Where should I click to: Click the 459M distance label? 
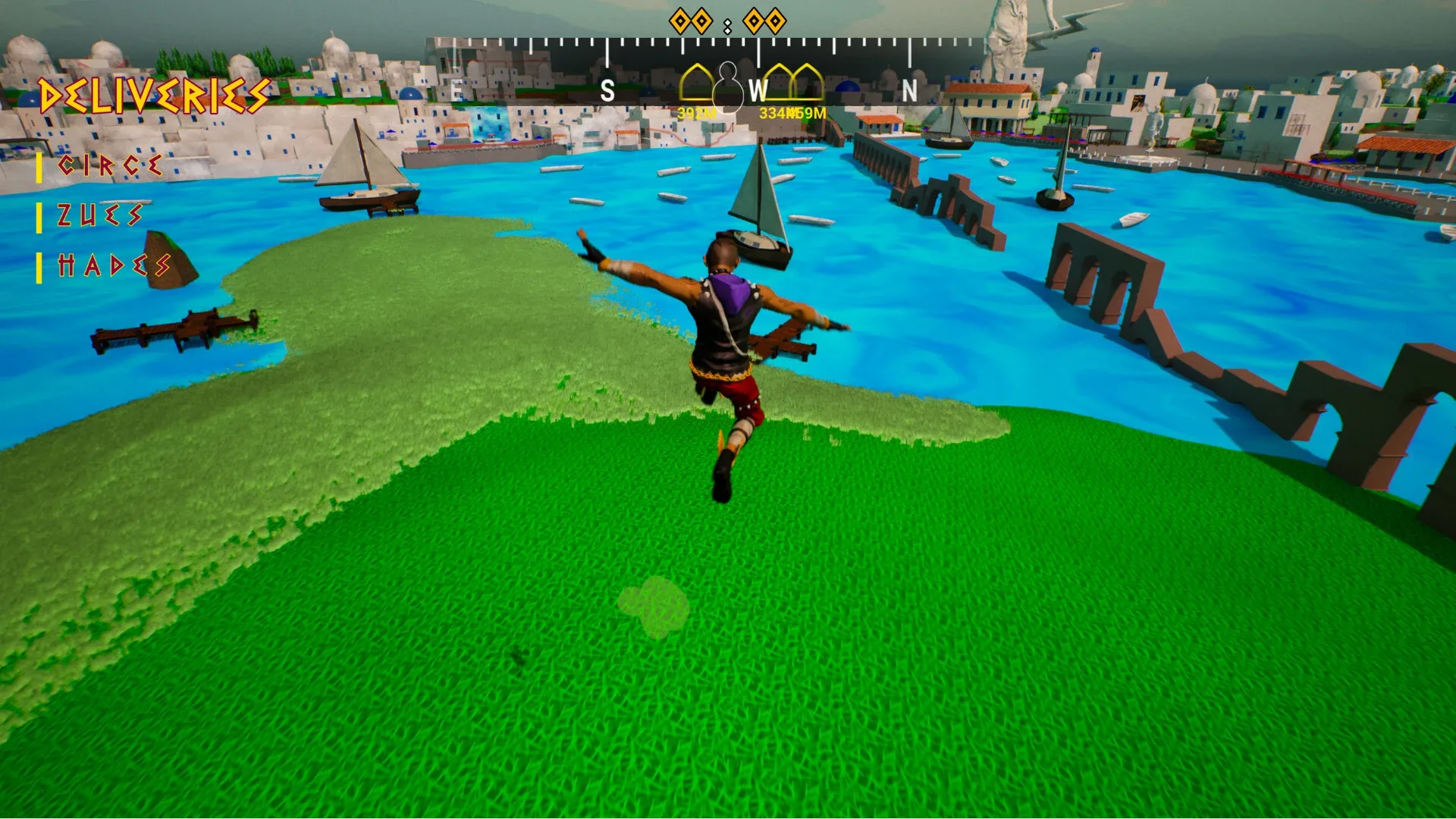[806, 113]
